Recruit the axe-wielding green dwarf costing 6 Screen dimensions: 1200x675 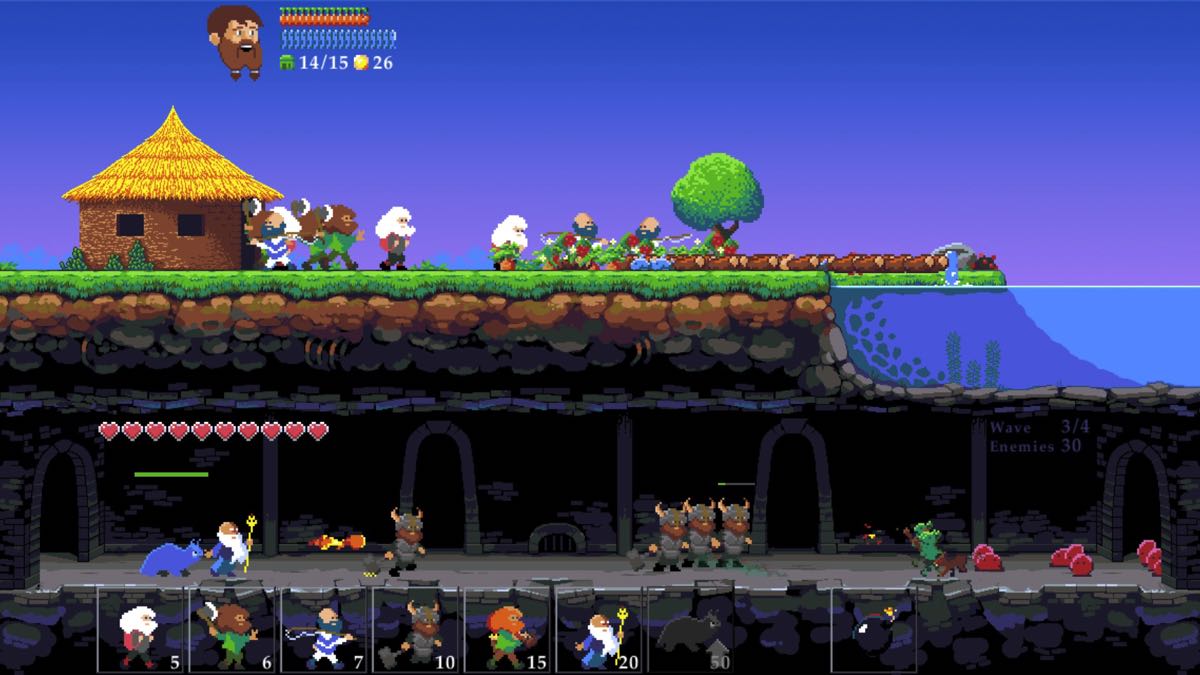point(233,630)
